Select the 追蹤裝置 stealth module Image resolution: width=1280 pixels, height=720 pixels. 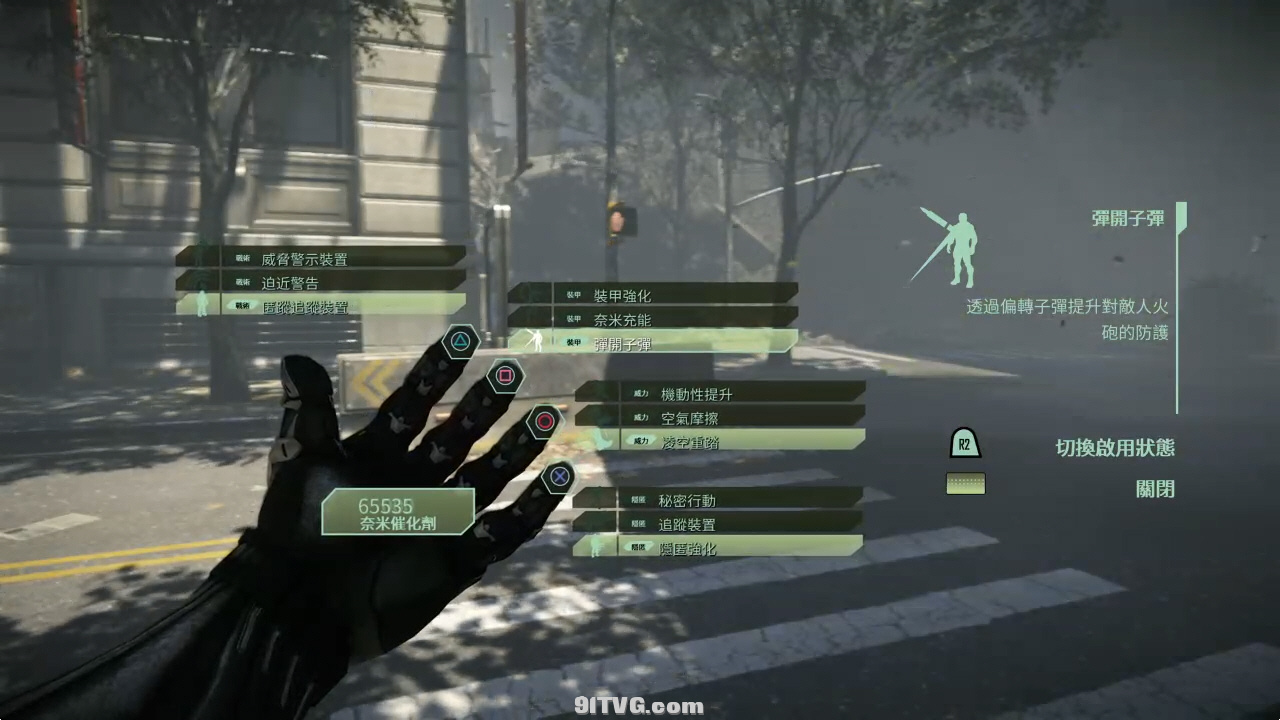click(718, 523)
